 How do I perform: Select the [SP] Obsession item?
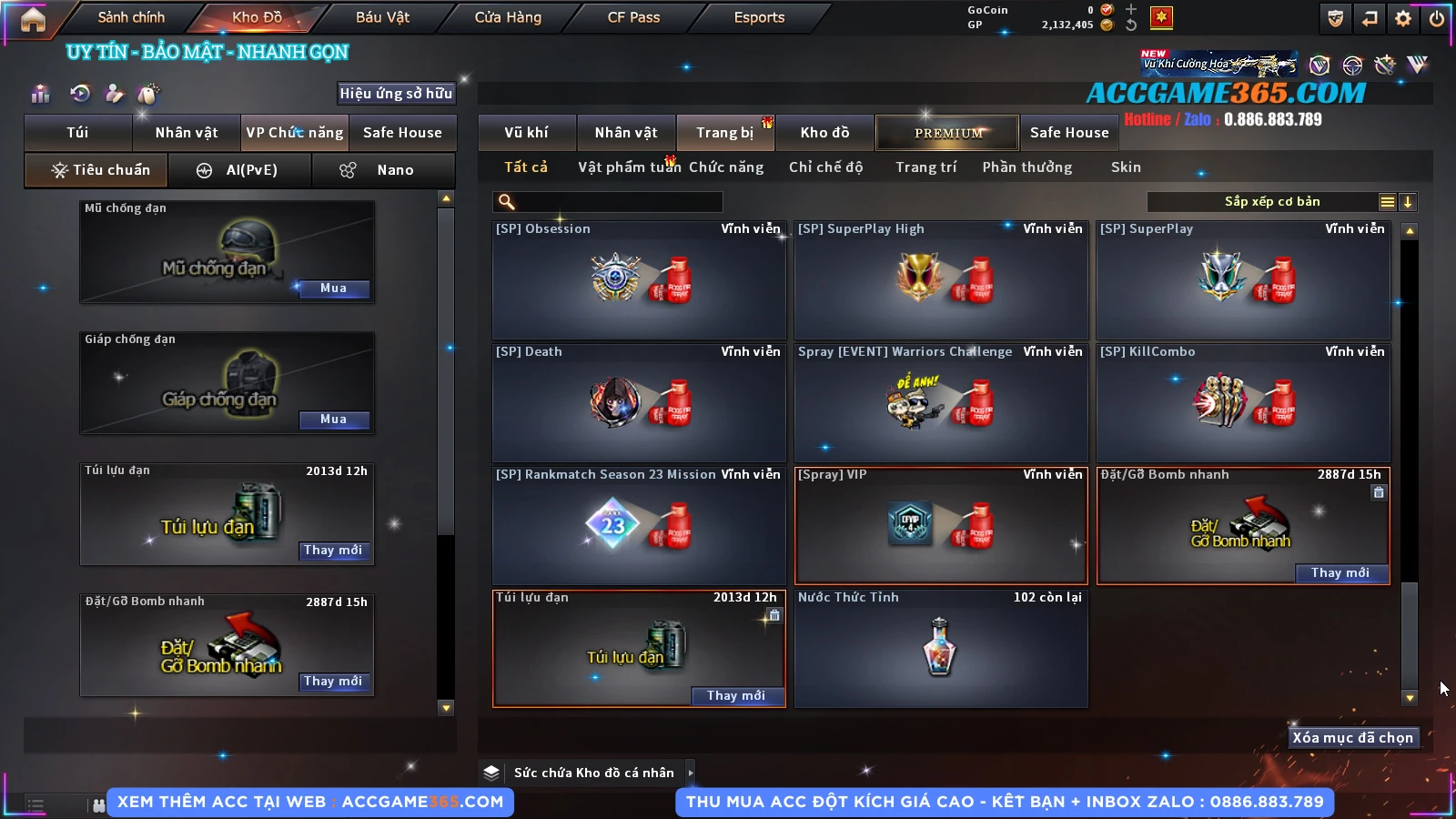tap(638, 280)
